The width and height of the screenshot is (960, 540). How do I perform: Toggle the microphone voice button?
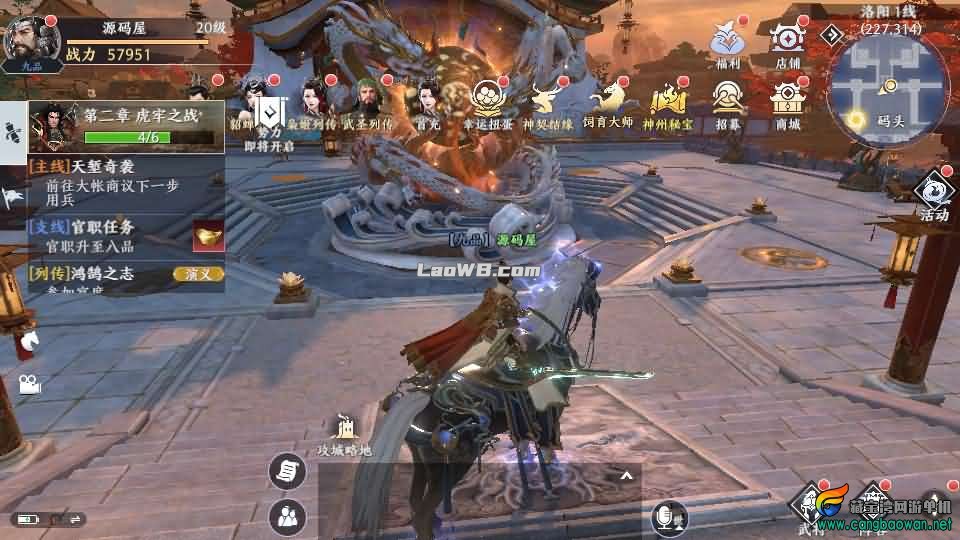[x=666, y=516]
